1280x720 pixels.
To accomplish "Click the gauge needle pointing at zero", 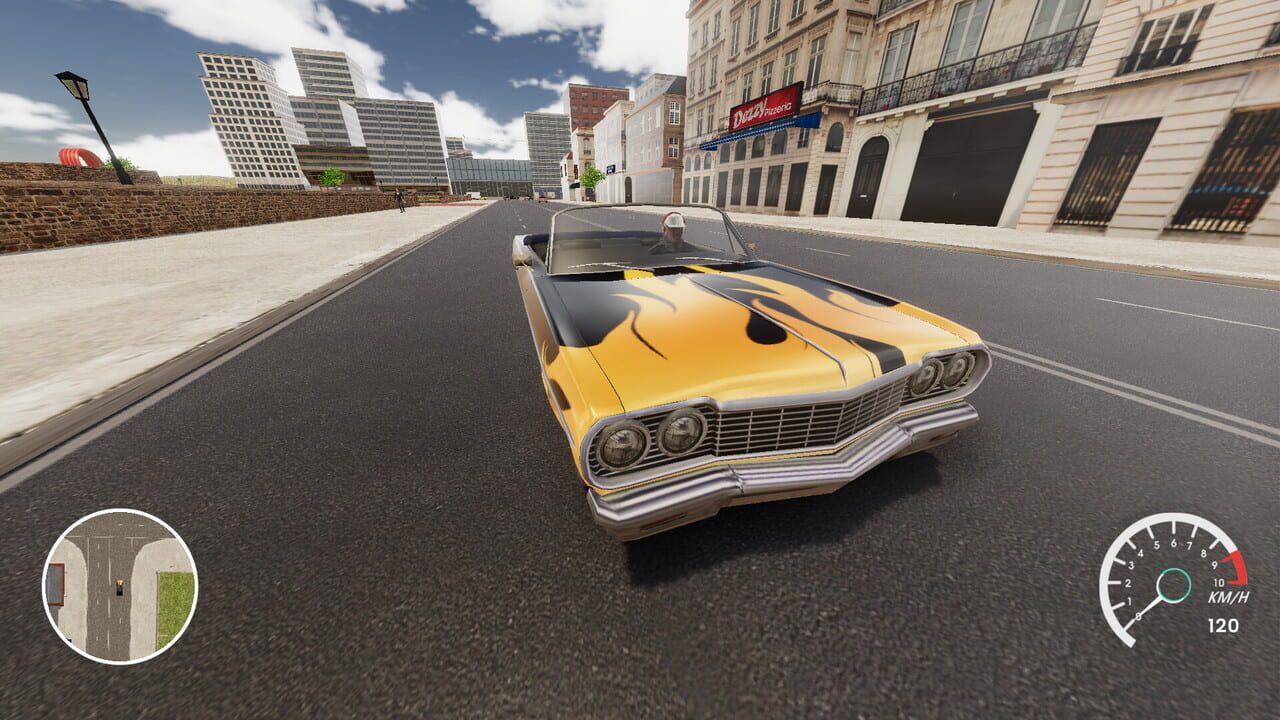I will point(1148,607).
